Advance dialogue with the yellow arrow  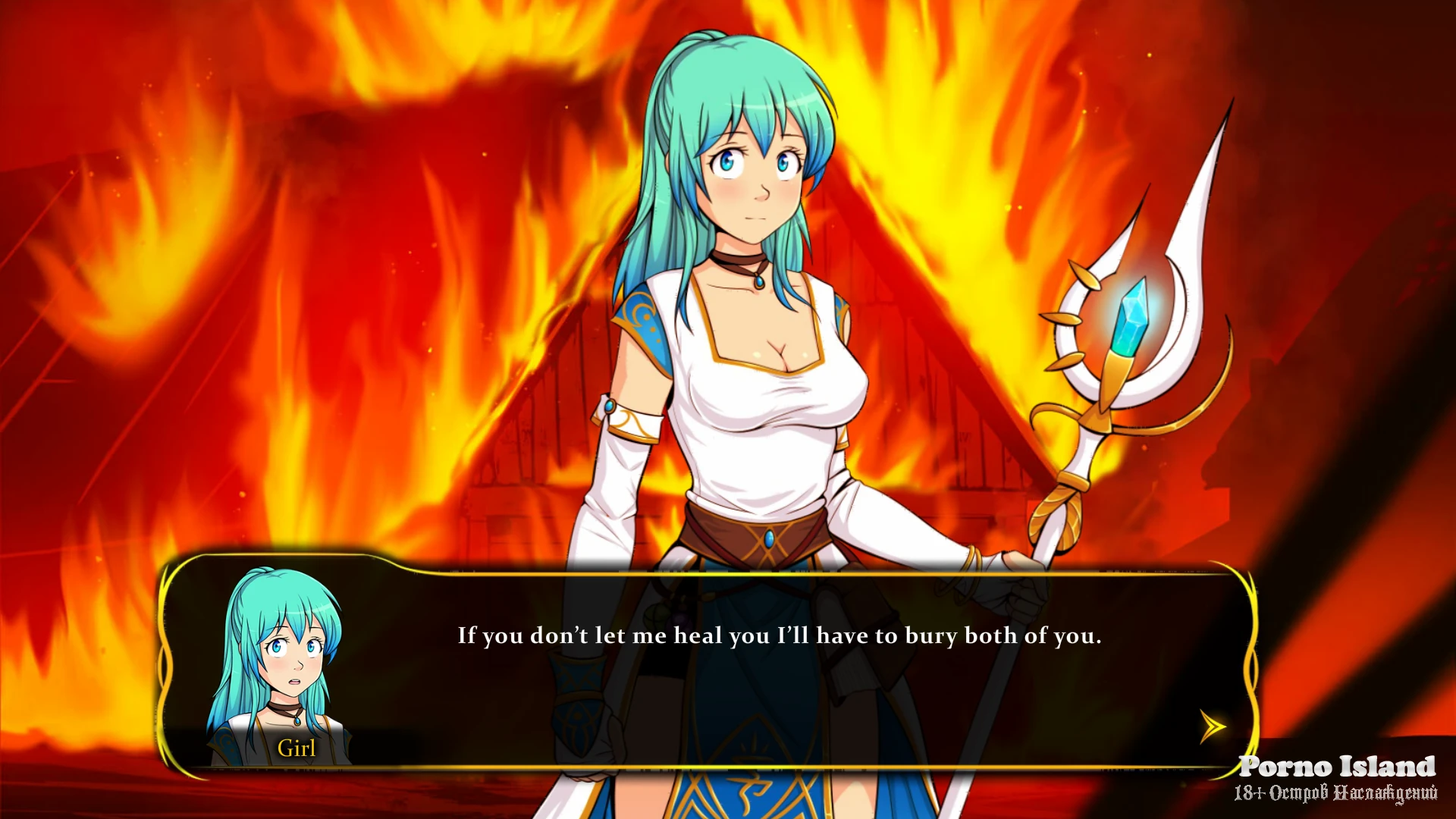[1213, 726]
